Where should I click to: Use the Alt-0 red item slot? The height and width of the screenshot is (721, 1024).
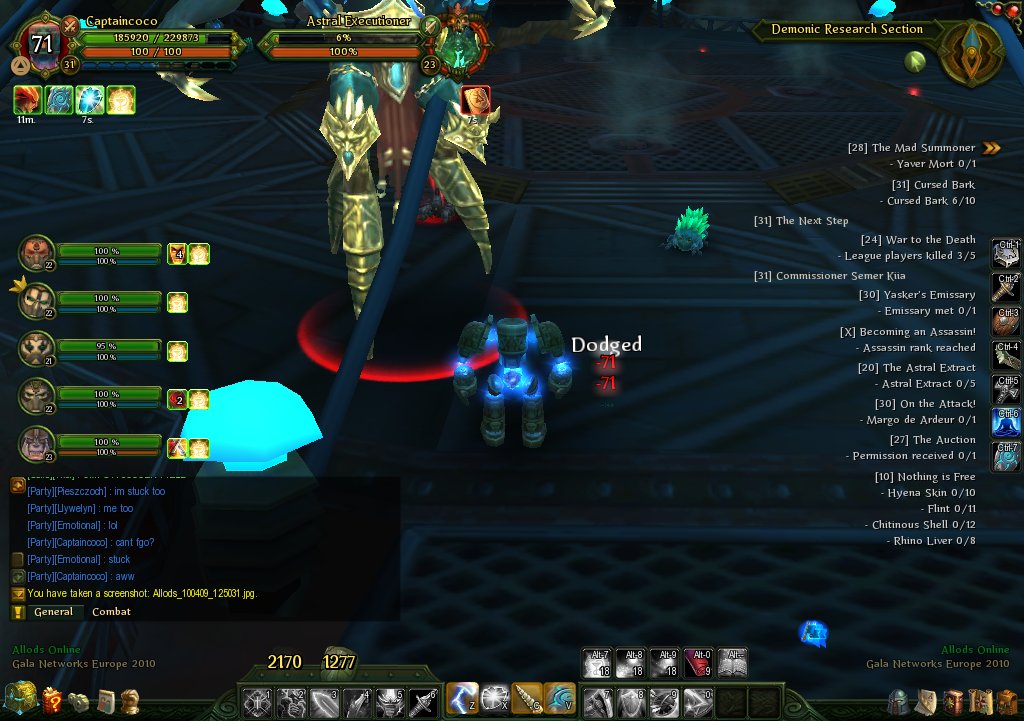(699, 663)
